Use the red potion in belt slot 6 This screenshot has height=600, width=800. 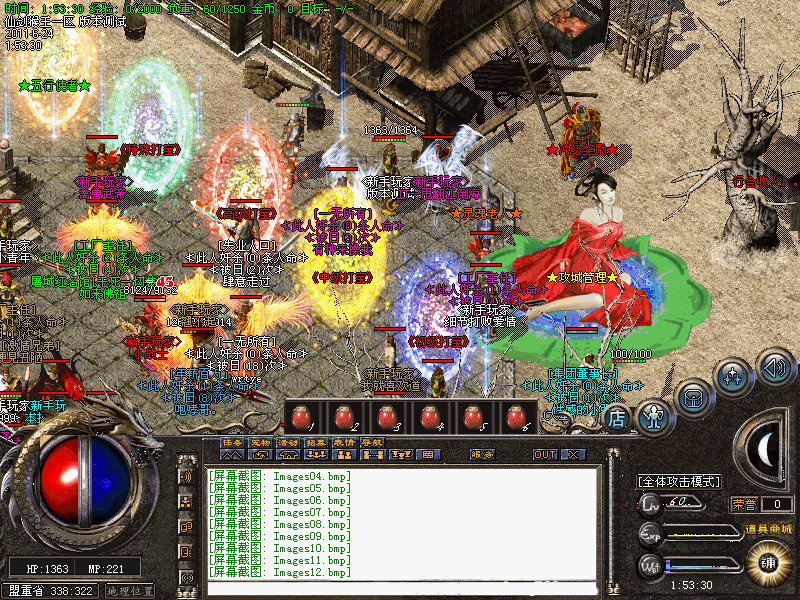(516, 417)
